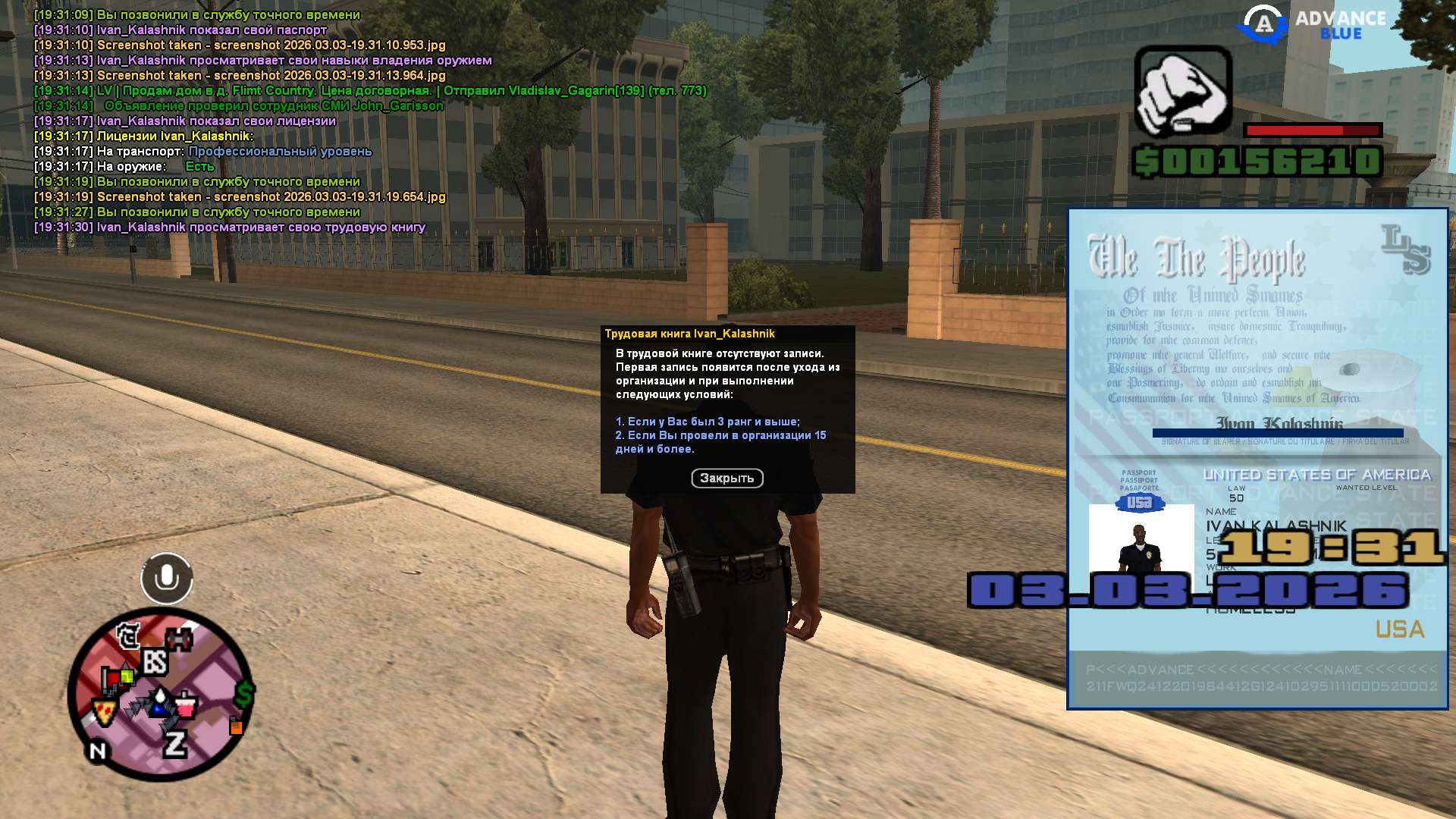Select the pizza slice marker on the minimap

pos(104,712)
